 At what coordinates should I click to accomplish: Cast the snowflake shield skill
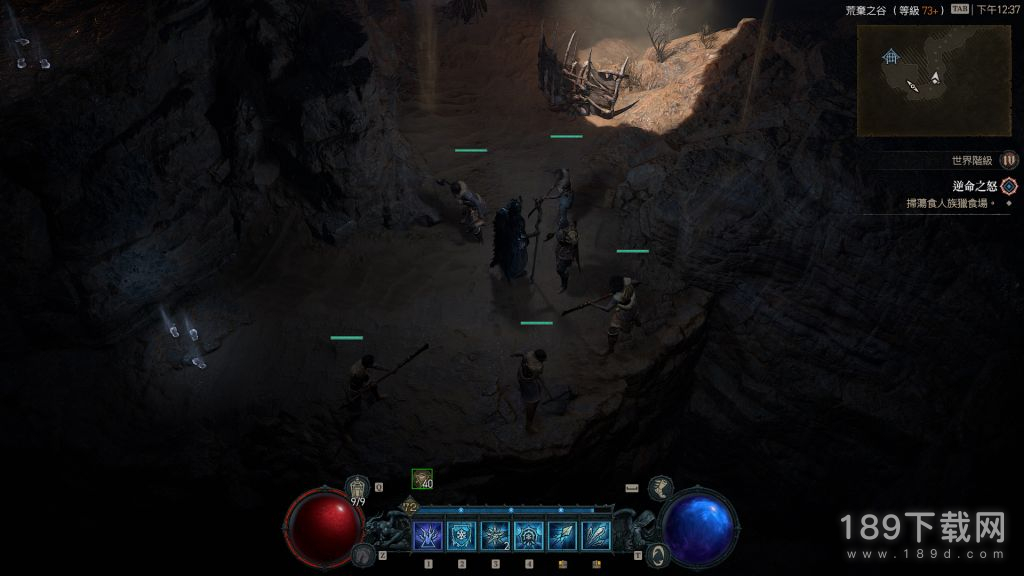462,536
